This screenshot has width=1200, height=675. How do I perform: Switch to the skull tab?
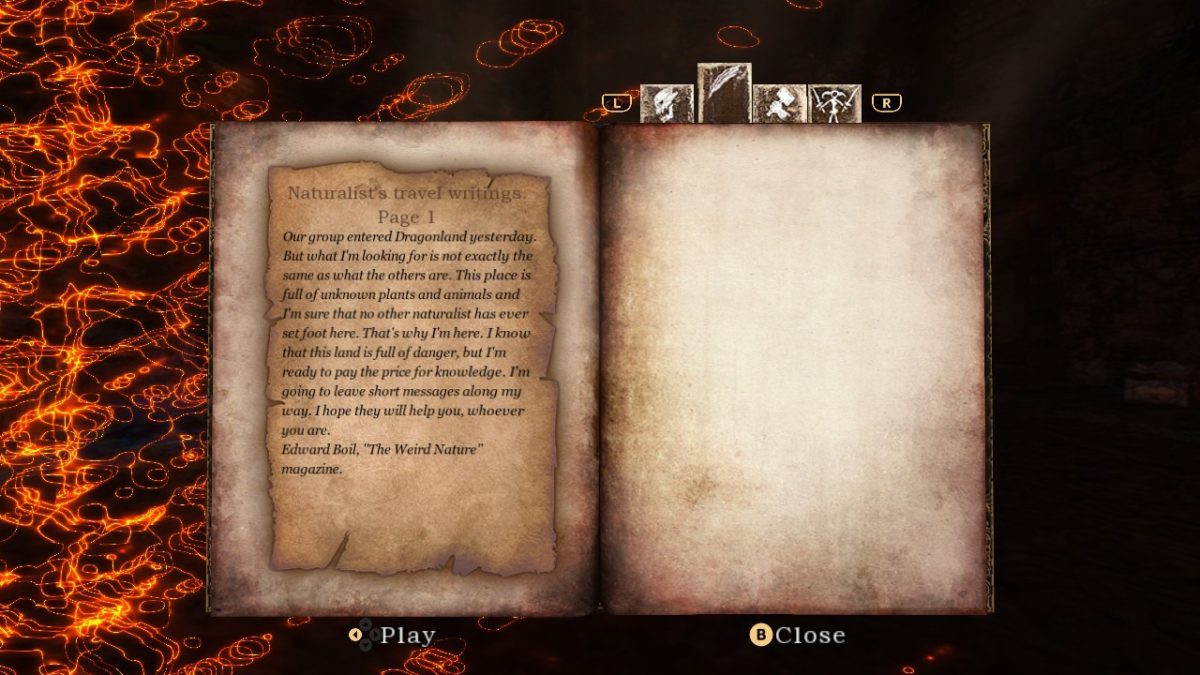(x=666, y=103)
